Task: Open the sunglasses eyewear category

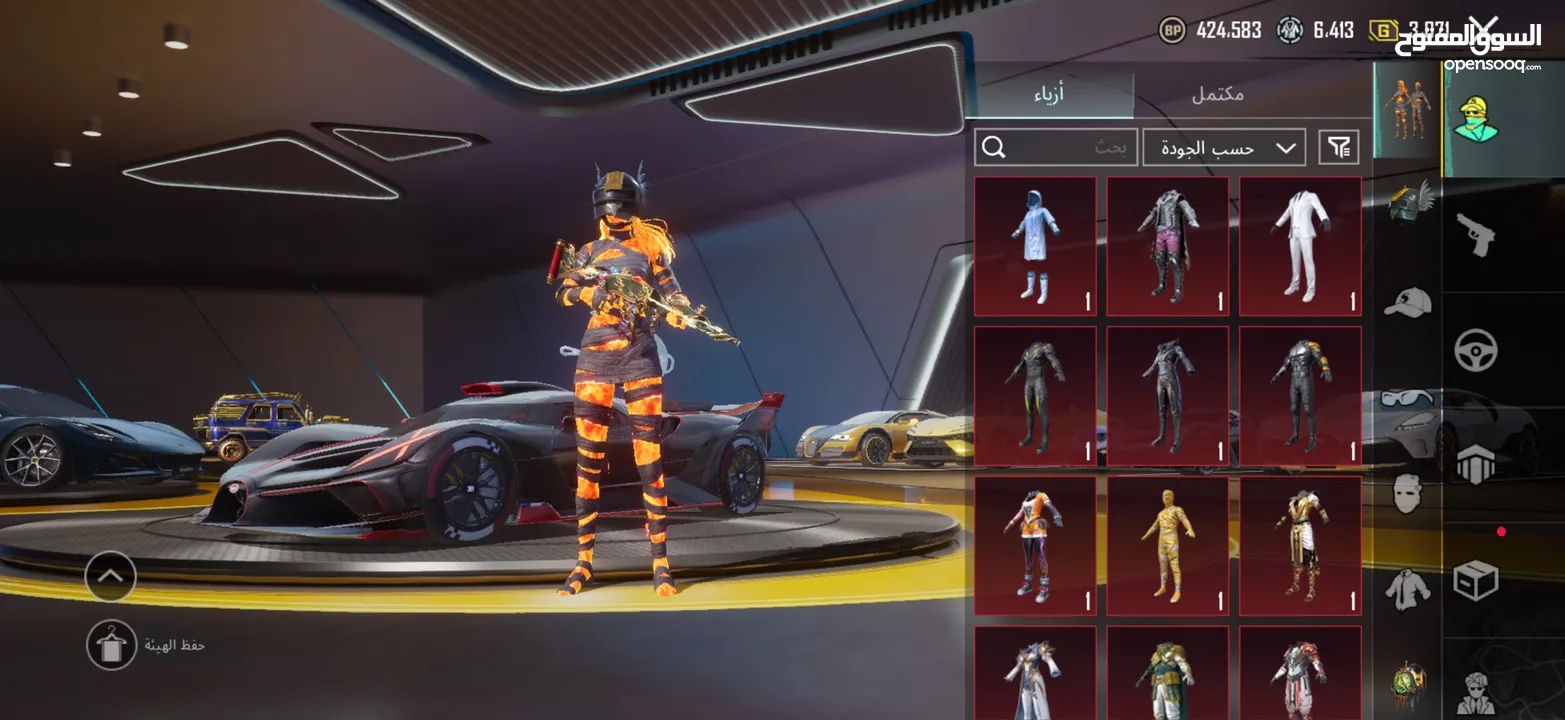Action: point(1408,398)
